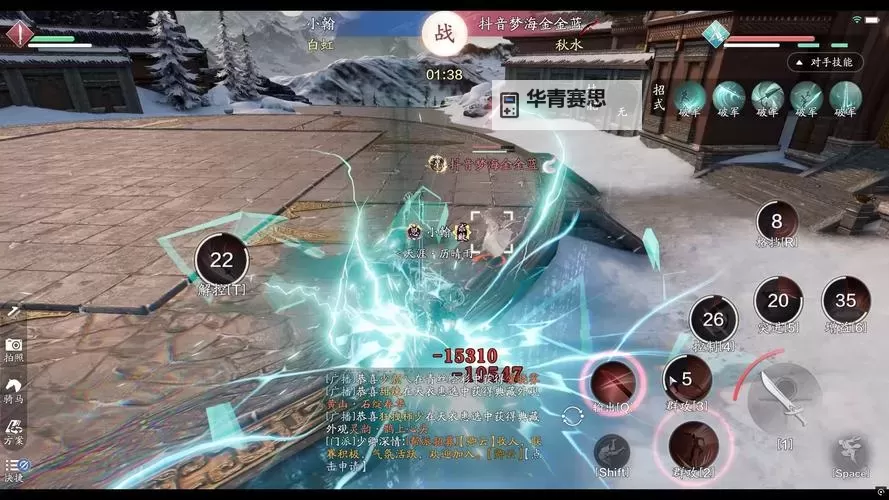Activate the 格挡 block skill
The image size is (889, 500).
pos(777,222)
